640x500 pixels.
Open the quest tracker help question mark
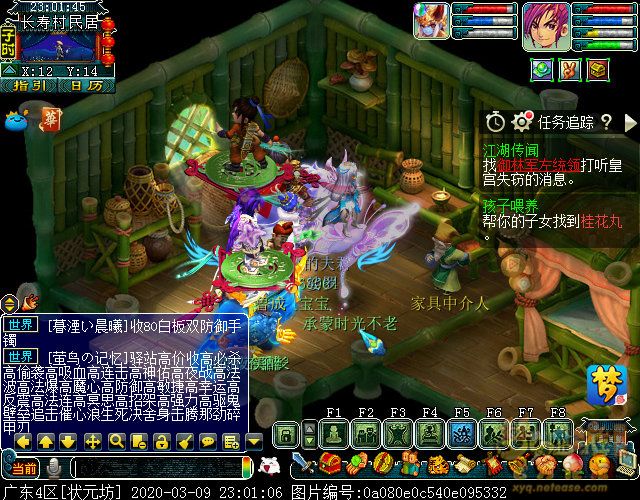pyautogui.click(x=606, y=122)
